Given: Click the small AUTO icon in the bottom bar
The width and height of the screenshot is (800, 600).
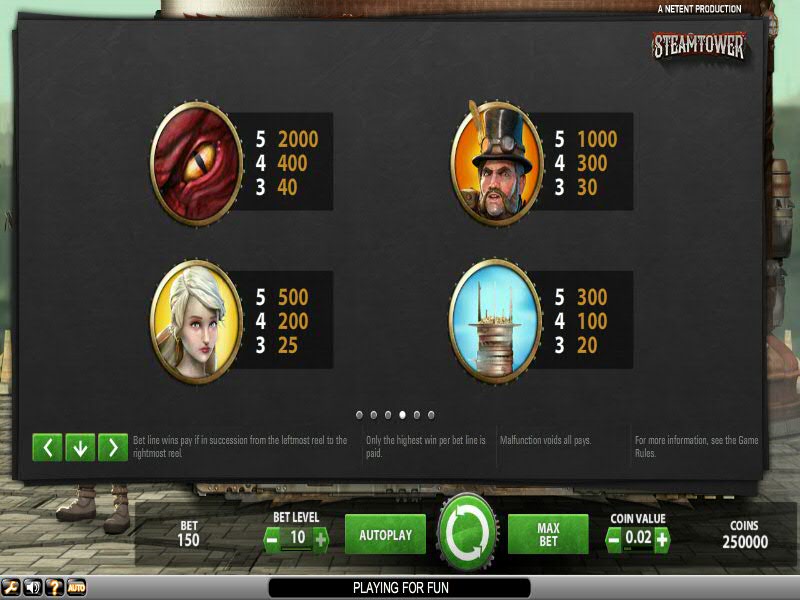Looking at the screenshot, I should click(76, 587).
